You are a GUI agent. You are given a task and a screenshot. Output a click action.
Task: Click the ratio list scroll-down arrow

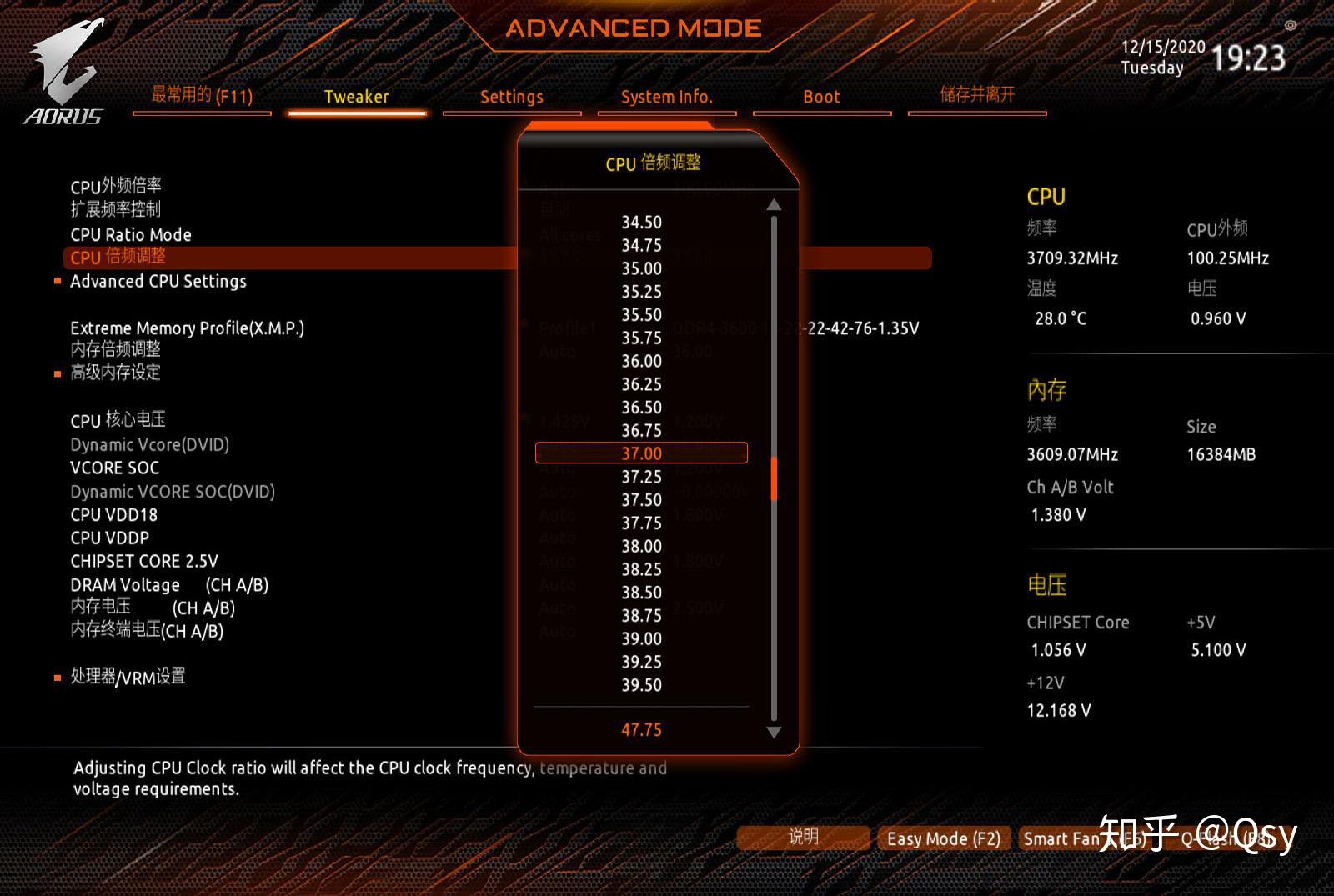[x=774, y=733]
